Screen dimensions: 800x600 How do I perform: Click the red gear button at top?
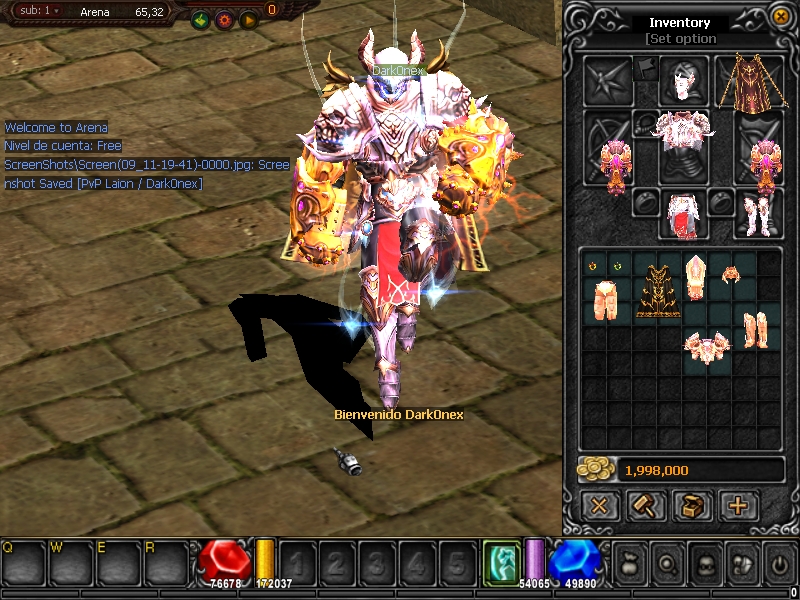coord(223,19)
